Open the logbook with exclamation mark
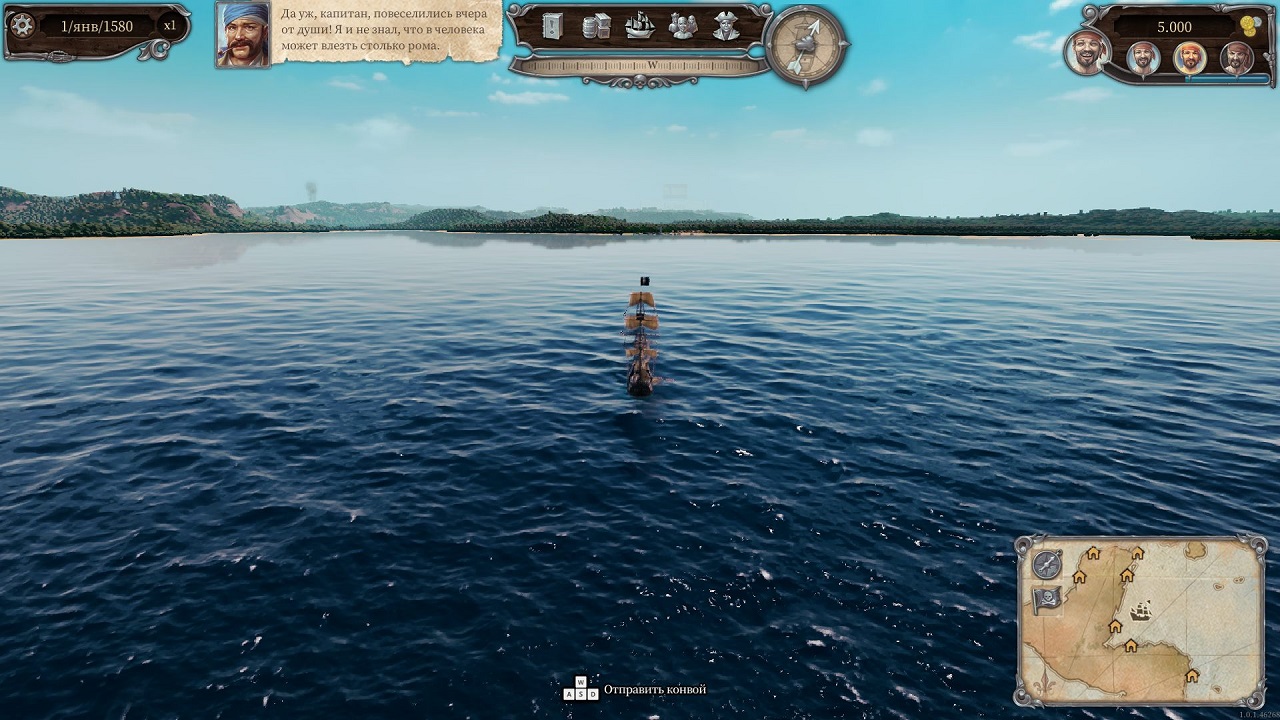 tap(553, 26)
